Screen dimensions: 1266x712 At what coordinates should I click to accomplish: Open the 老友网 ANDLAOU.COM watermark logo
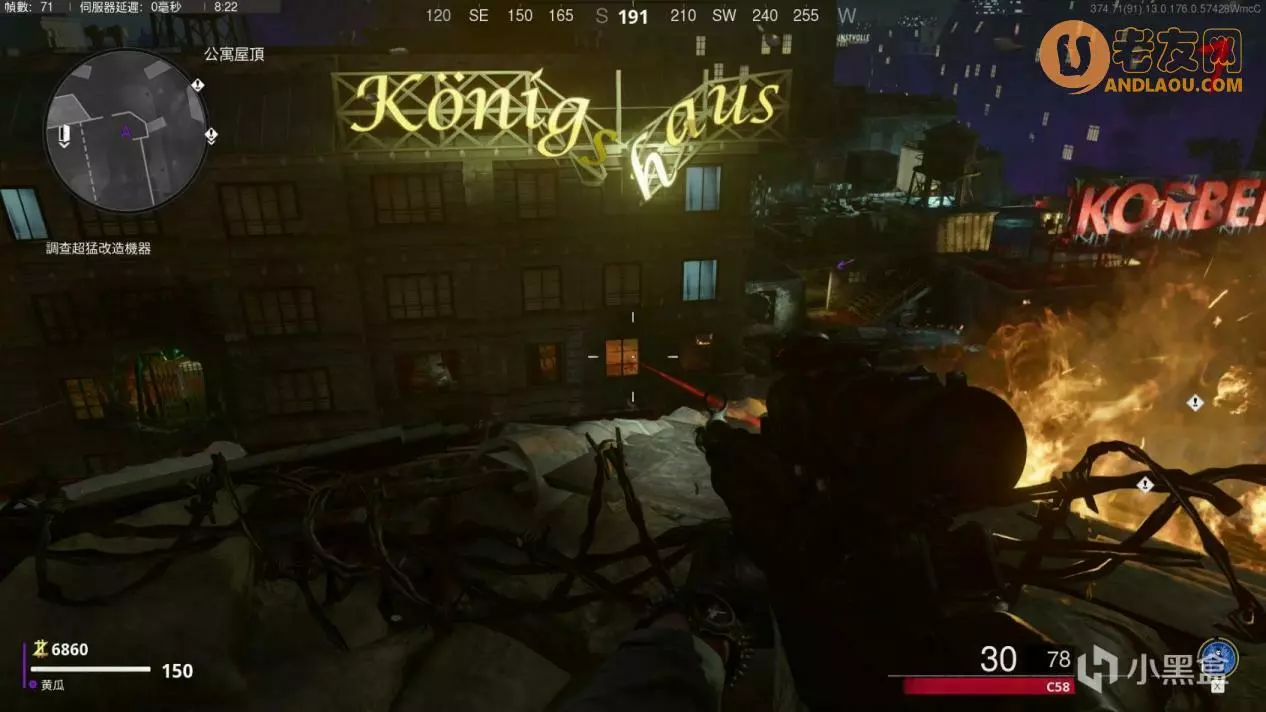[x=1143, y=58]
